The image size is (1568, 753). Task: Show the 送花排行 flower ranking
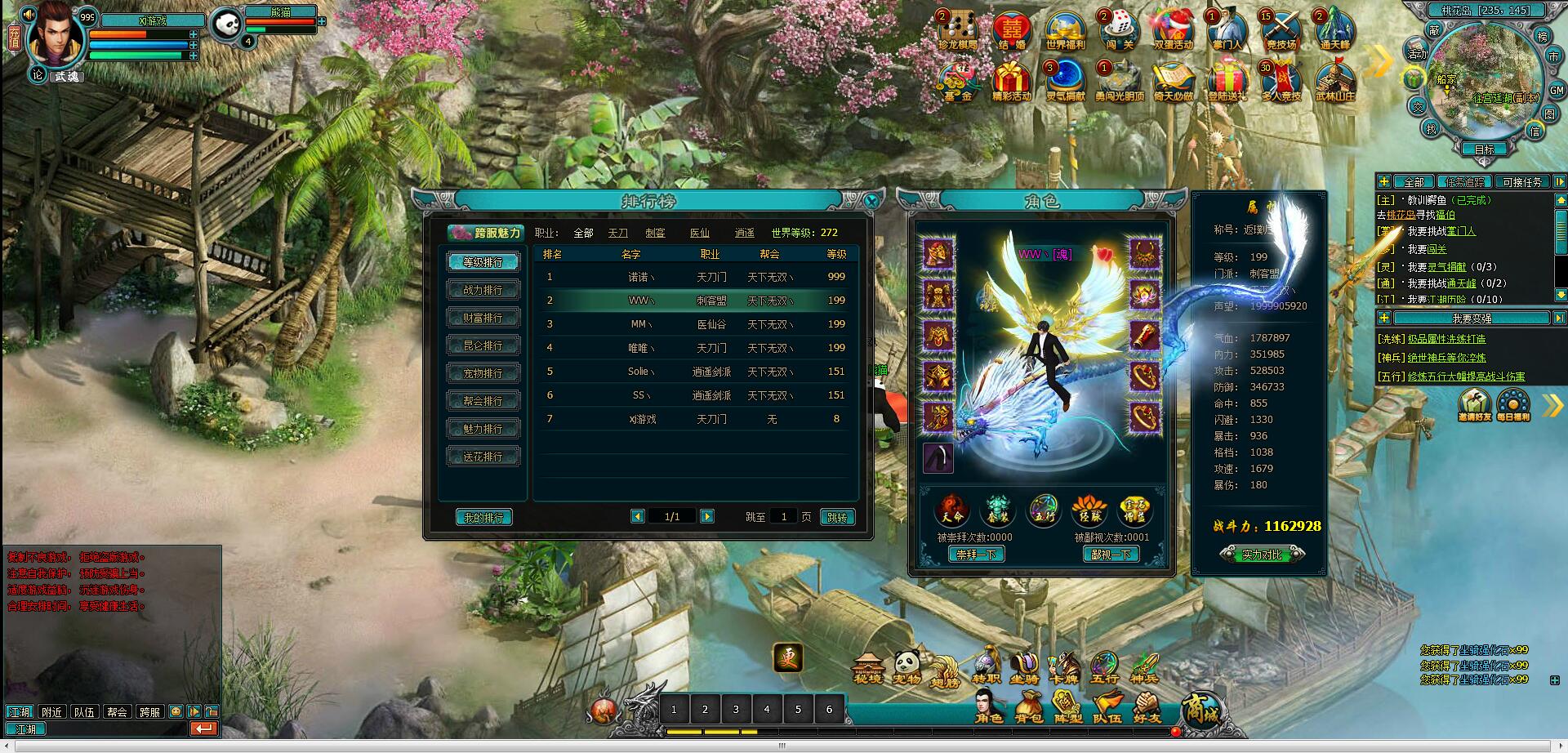pos(483,457)
